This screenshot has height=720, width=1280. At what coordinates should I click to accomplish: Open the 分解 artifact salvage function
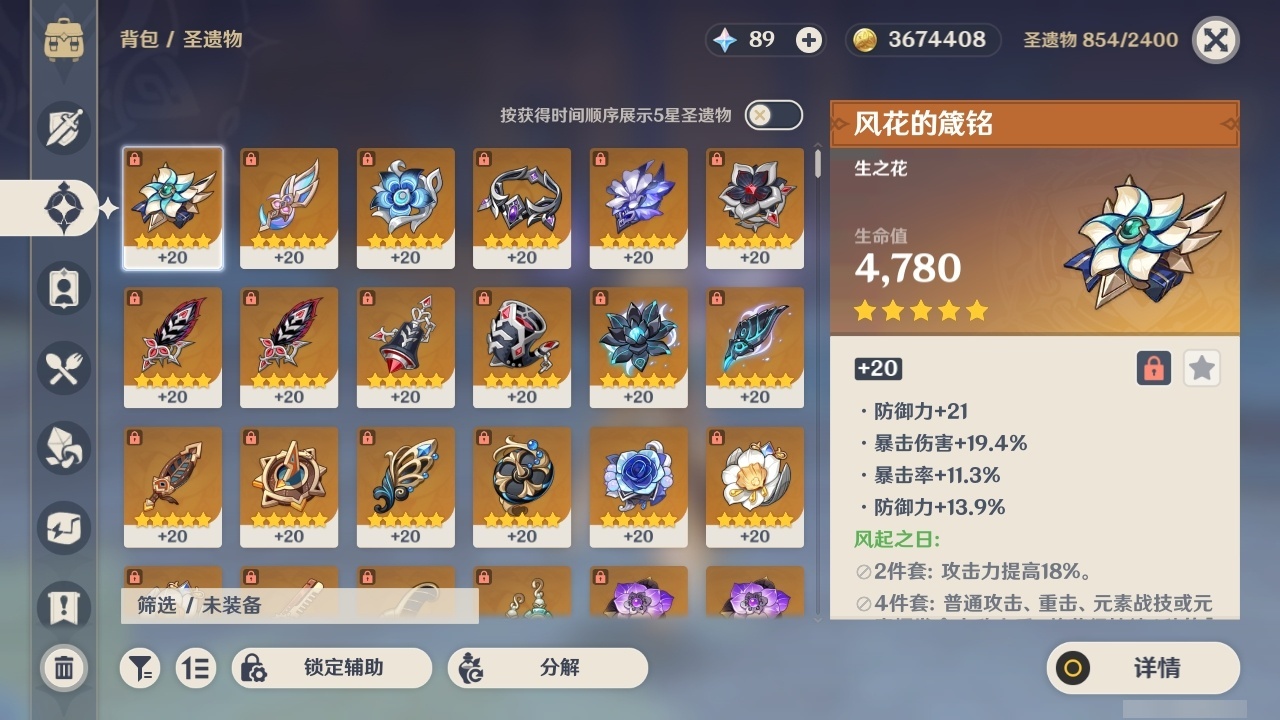(546, 667)
